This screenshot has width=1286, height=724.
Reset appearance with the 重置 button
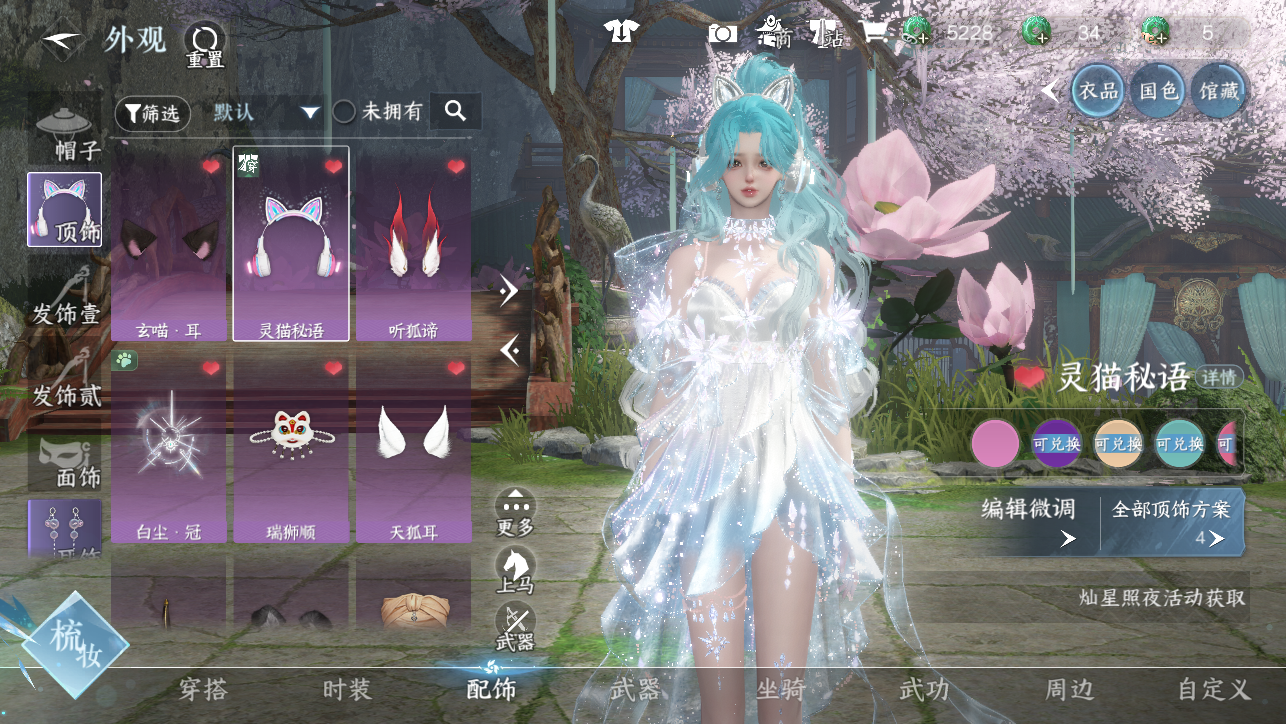click(204, 44)
